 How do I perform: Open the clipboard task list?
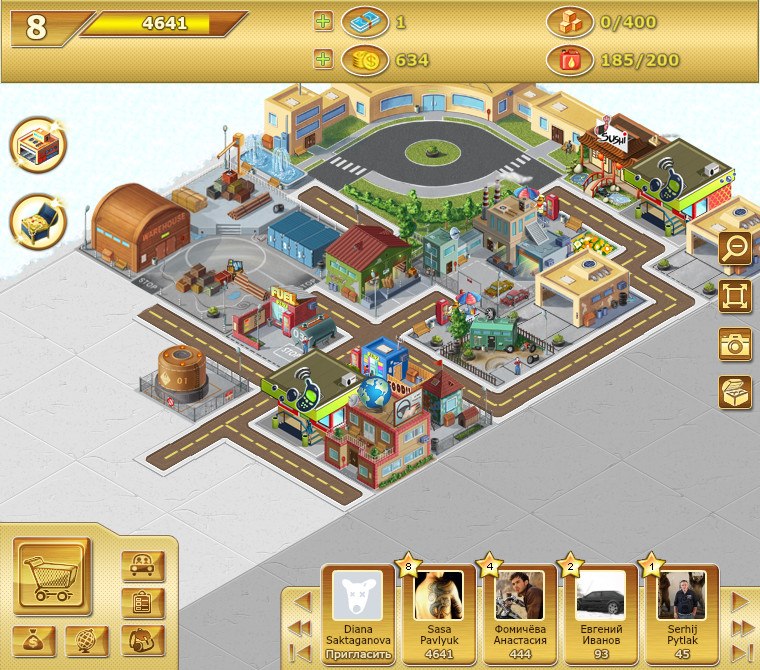coord(142,603)
